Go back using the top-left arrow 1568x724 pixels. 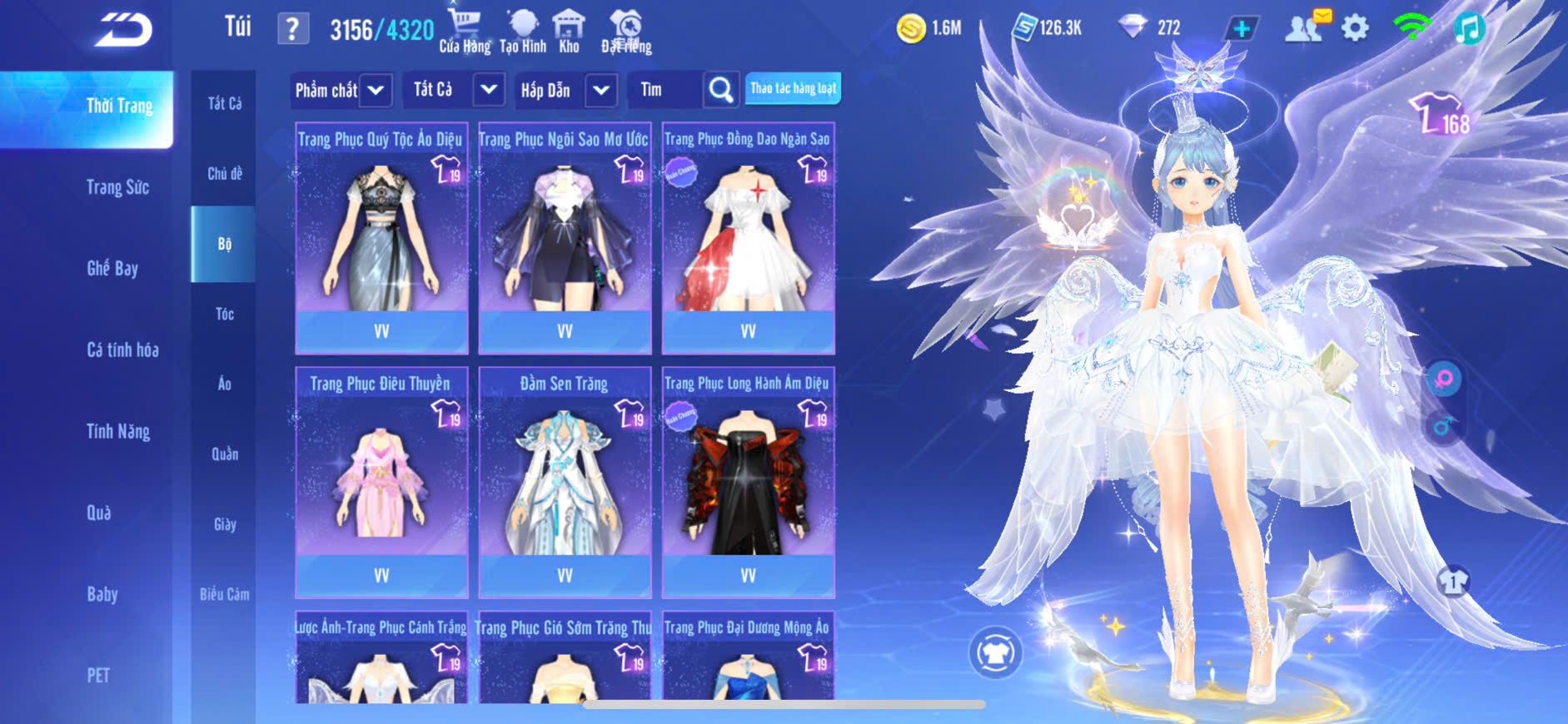(x=124, y=30)
